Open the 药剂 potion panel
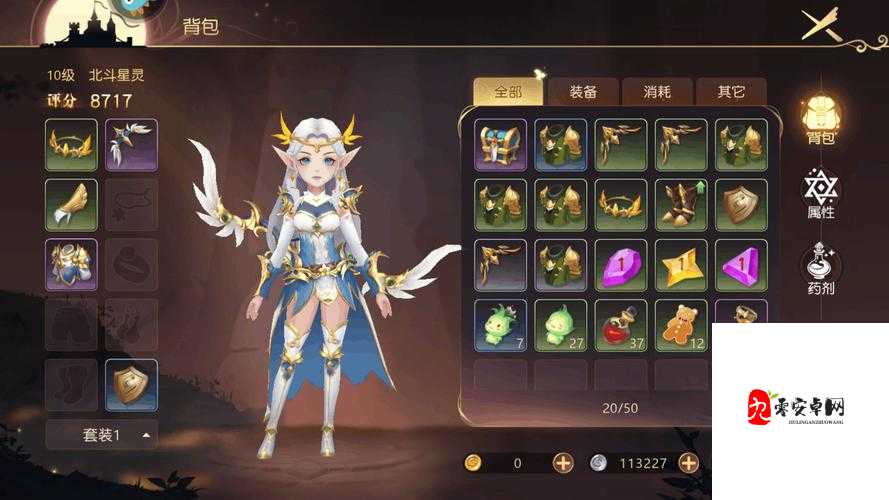This screenshot has height=500, width=889. (x=822, y=270)
